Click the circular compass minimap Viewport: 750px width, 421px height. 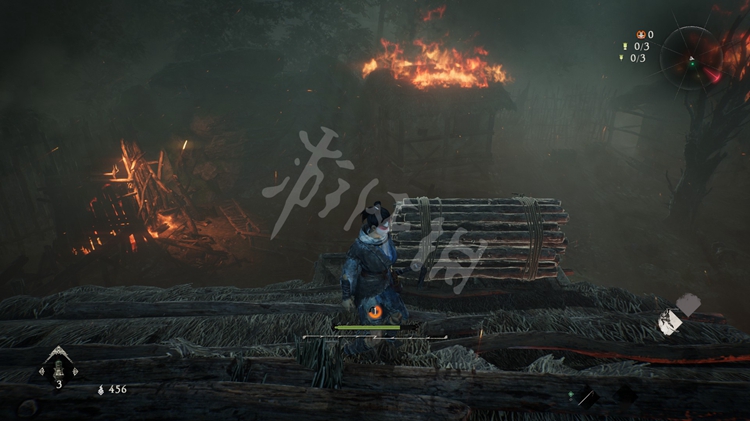point(691,57)
